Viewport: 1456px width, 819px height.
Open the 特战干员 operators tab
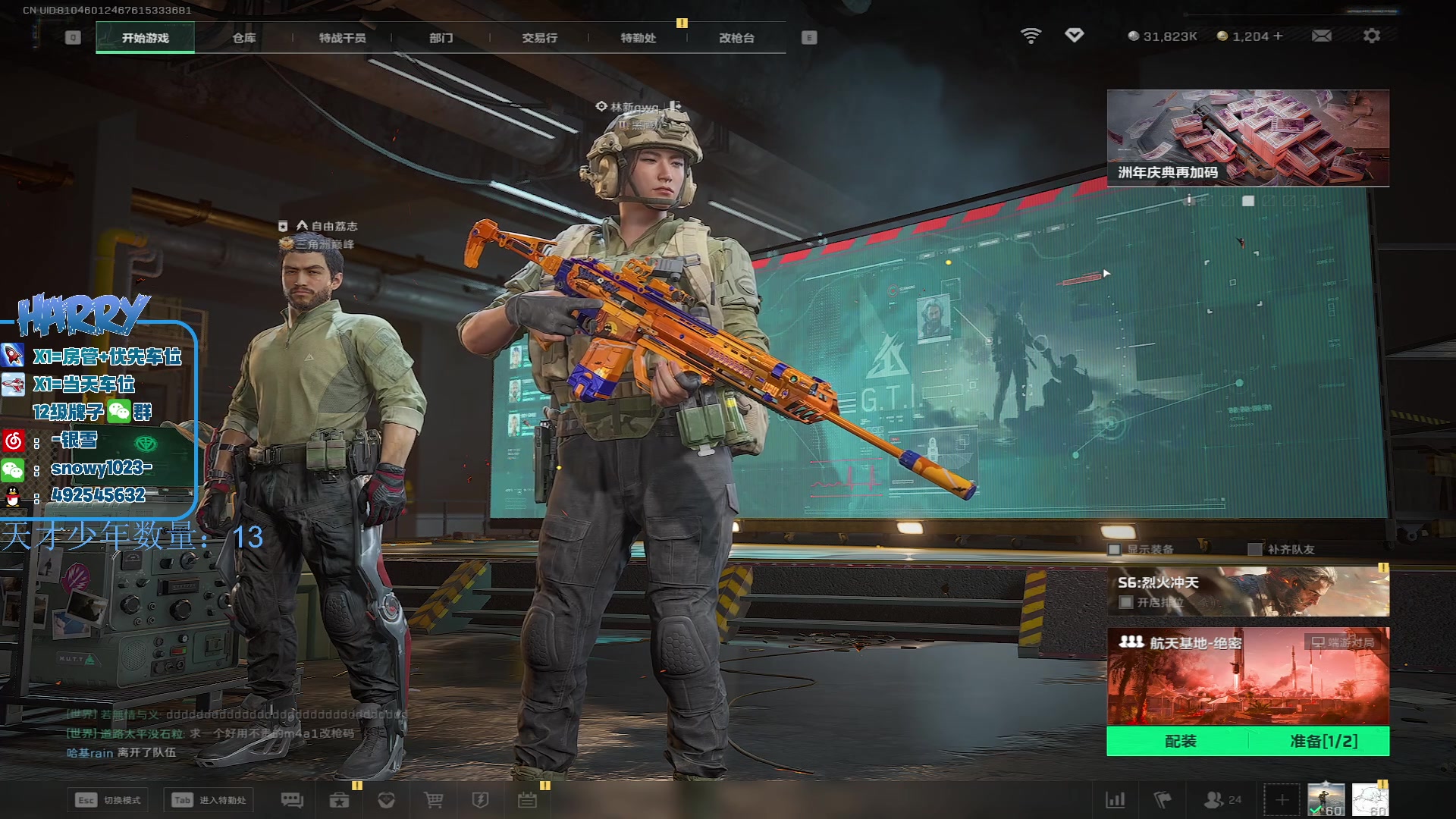[342, 38]
